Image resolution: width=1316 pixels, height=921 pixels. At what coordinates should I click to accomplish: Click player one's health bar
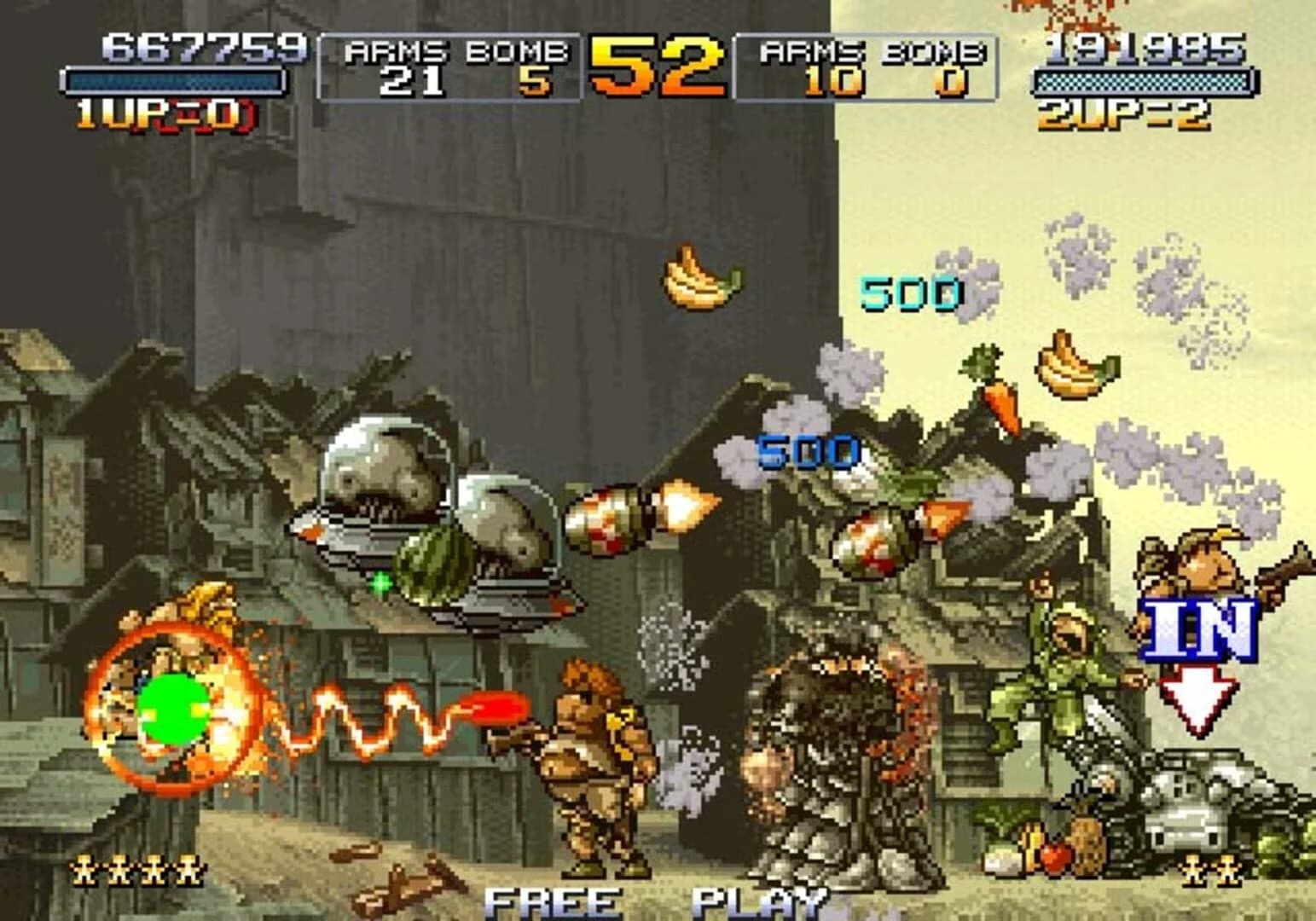[x=175, y=81]
